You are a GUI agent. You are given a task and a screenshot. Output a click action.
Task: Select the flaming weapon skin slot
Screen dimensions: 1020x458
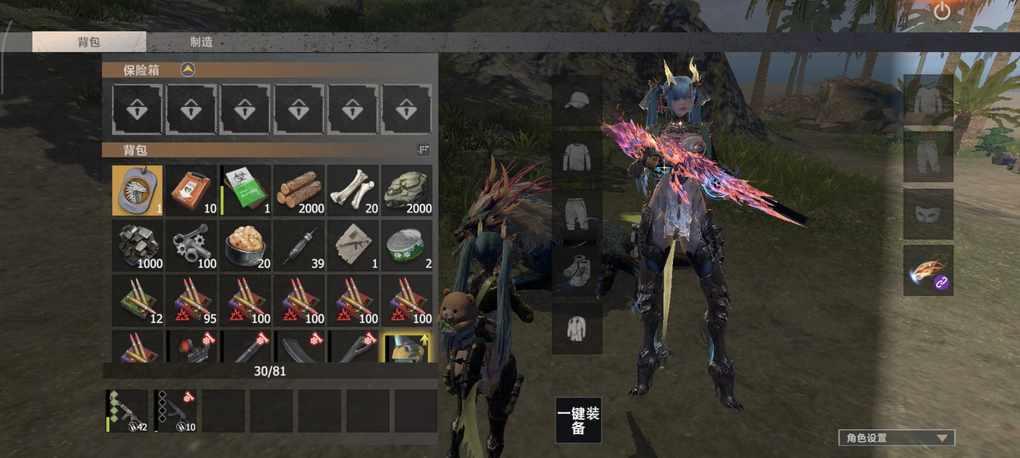[928, 271]
